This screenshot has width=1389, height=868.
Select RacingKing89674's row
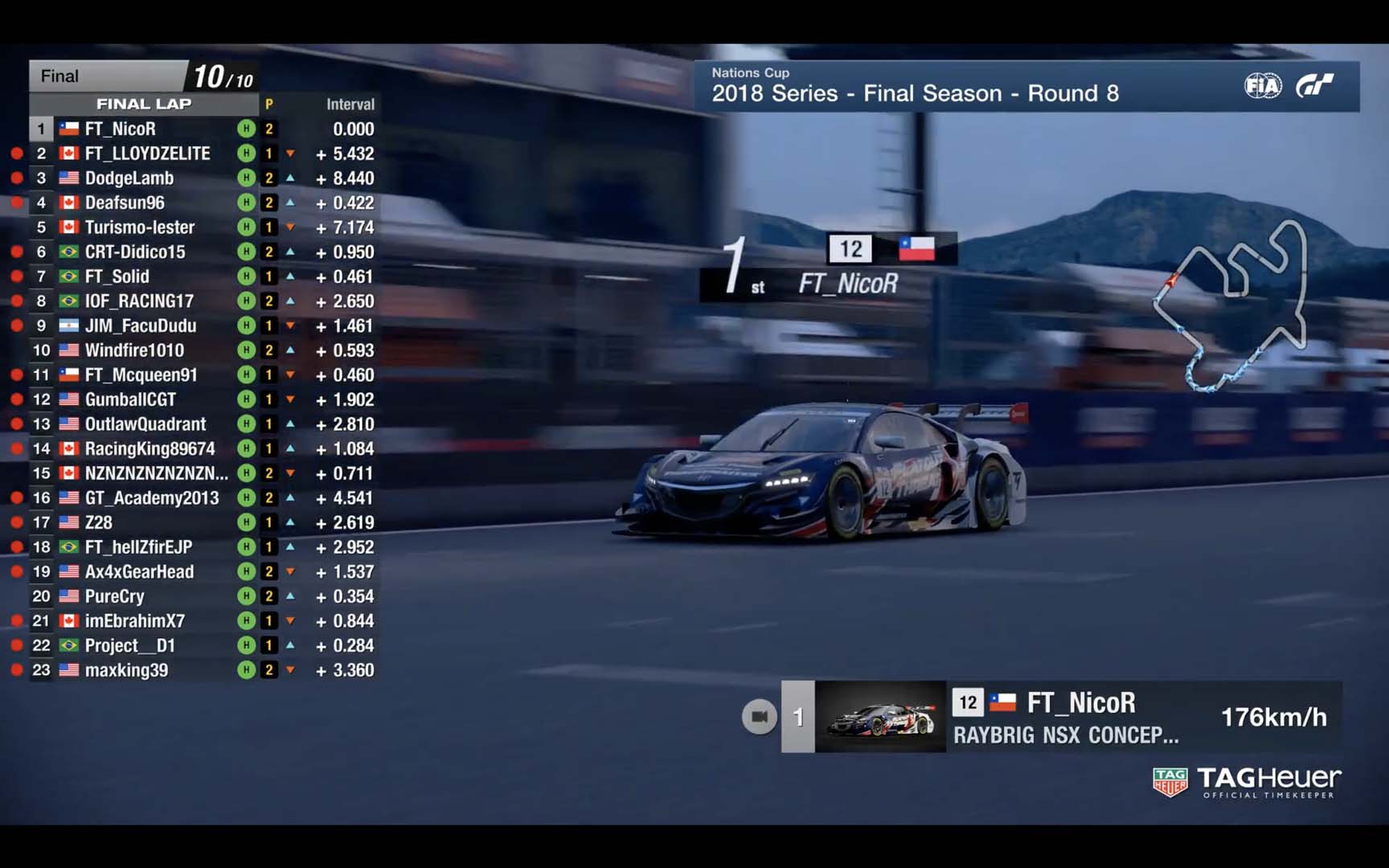click(150, 448)
